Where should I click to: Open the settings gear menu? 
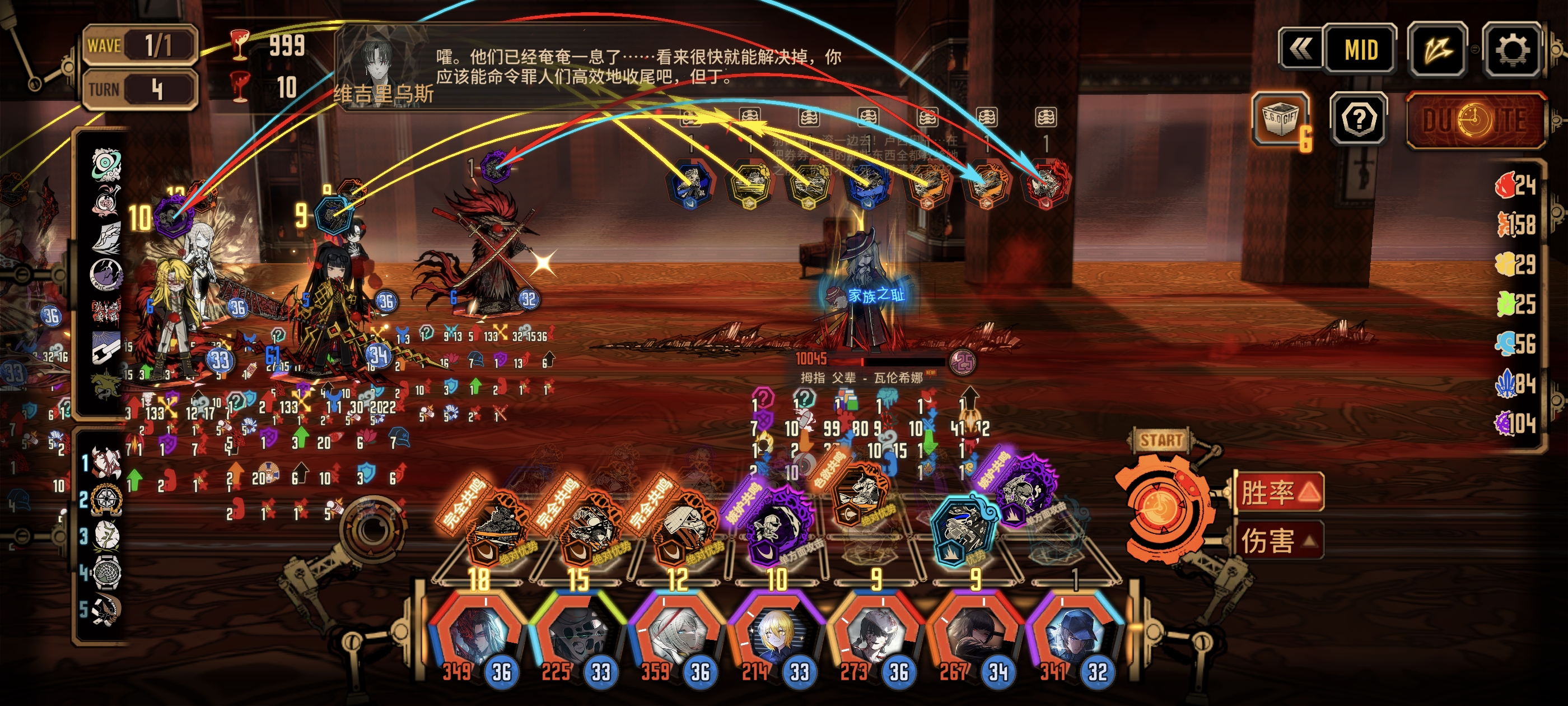coord(1511,49)
